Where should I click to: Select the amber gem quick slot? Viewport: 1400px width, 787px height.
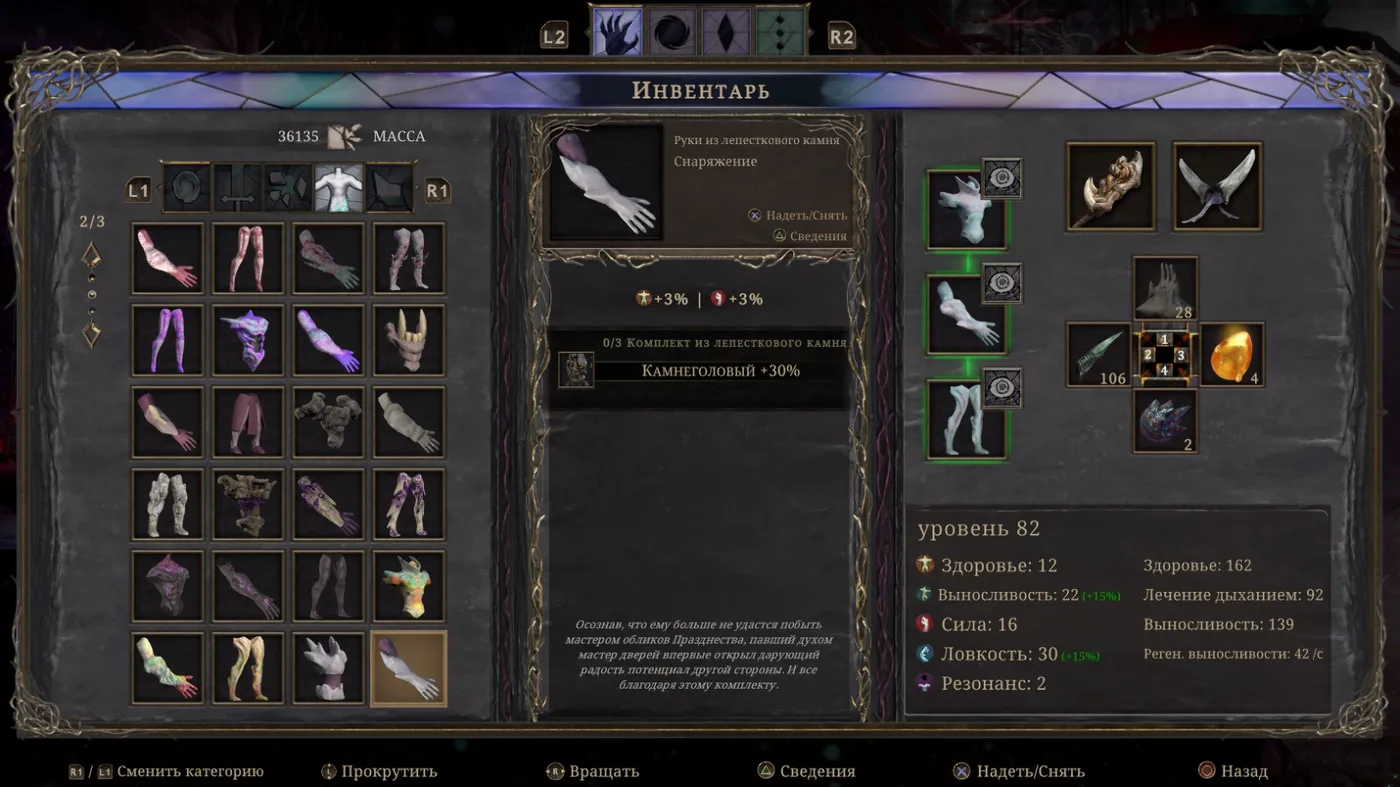tap(1231, 354)
